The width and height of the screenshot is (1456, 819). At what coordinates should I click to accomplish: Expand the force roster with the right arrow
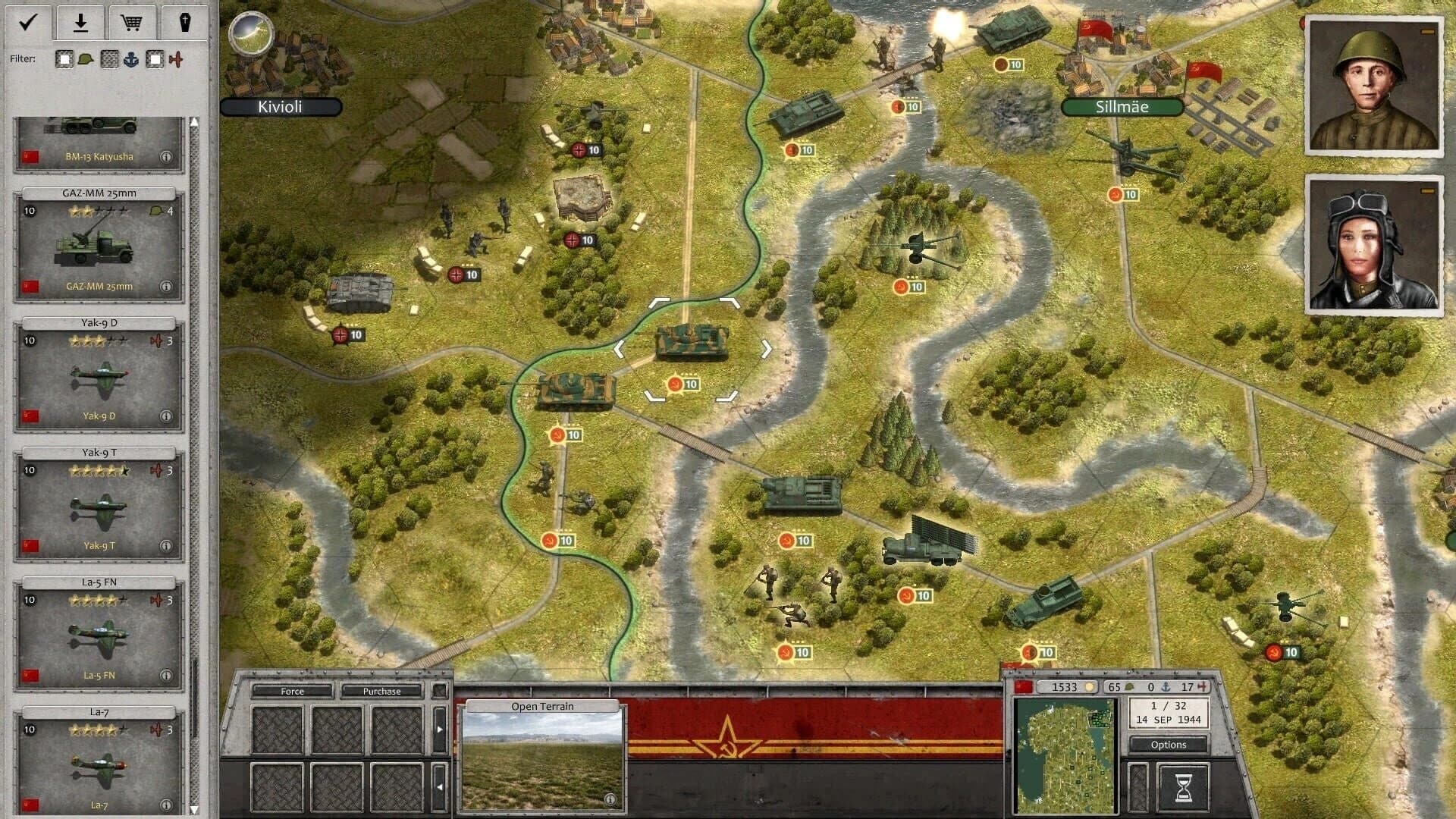[x=440, y=729]
